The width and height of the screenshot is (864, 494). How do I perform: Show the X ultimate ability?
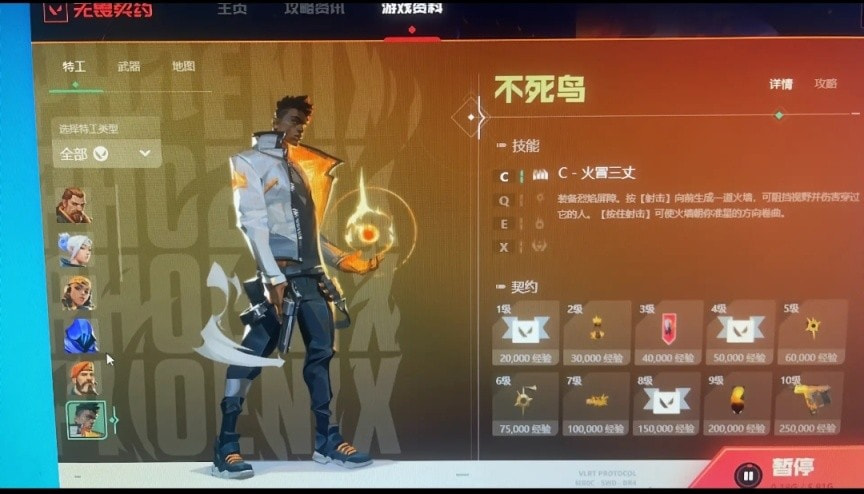pos(504,246)
